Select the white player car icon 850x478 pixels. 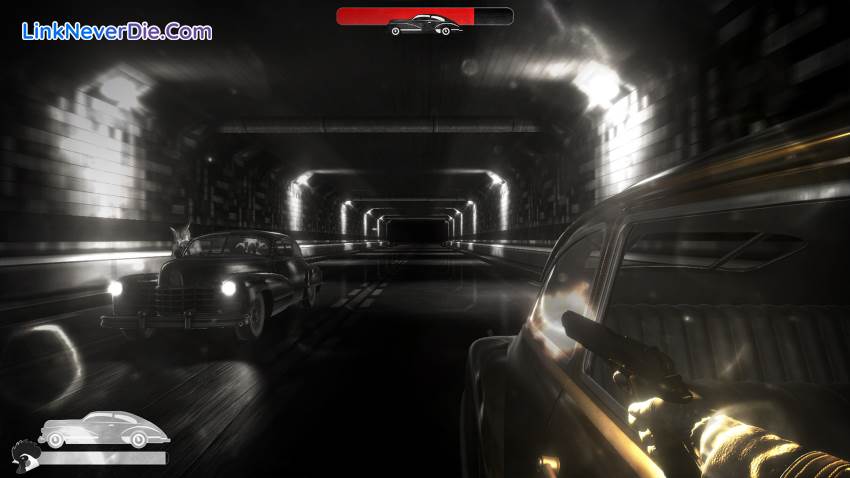pos(103,429)
